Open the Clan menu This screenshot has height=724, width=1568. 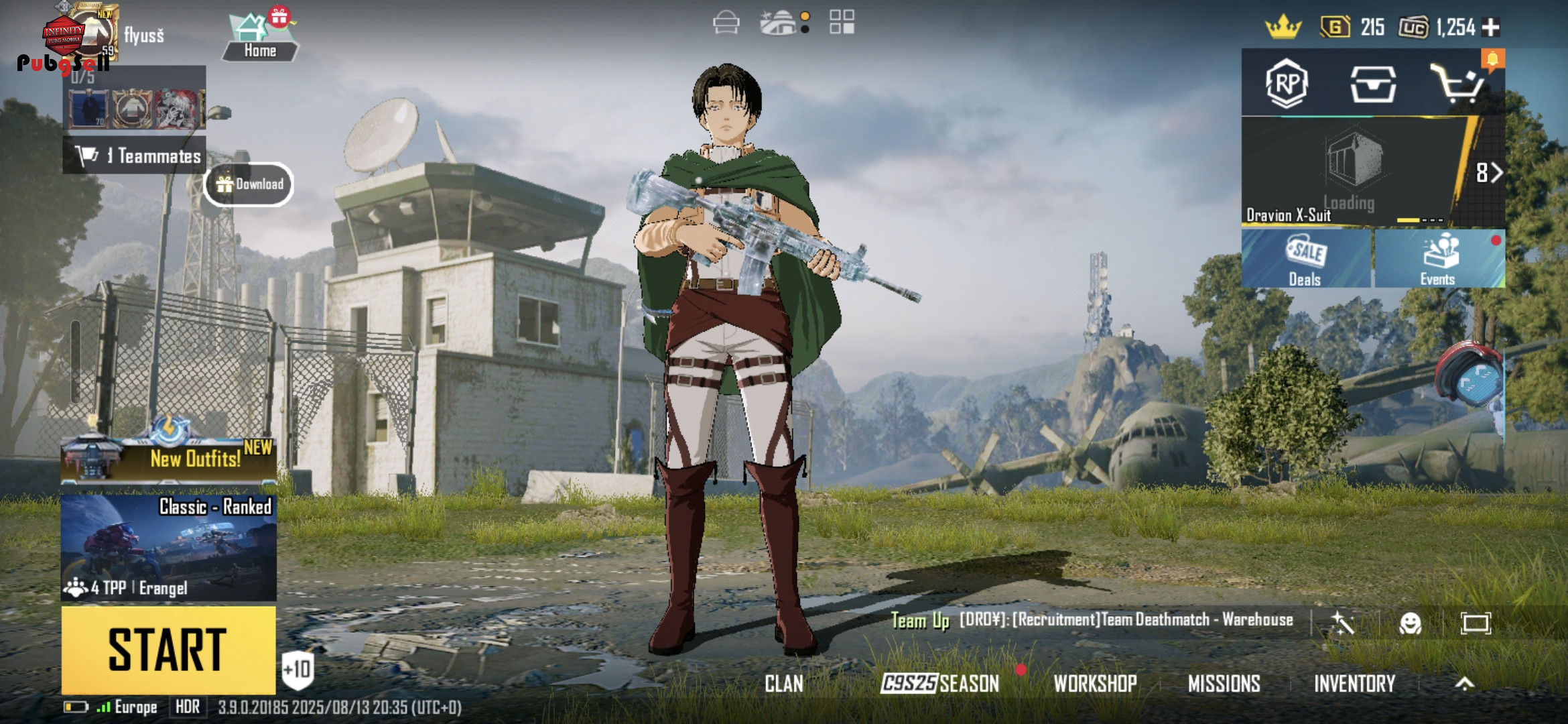[x=783, y=684]
